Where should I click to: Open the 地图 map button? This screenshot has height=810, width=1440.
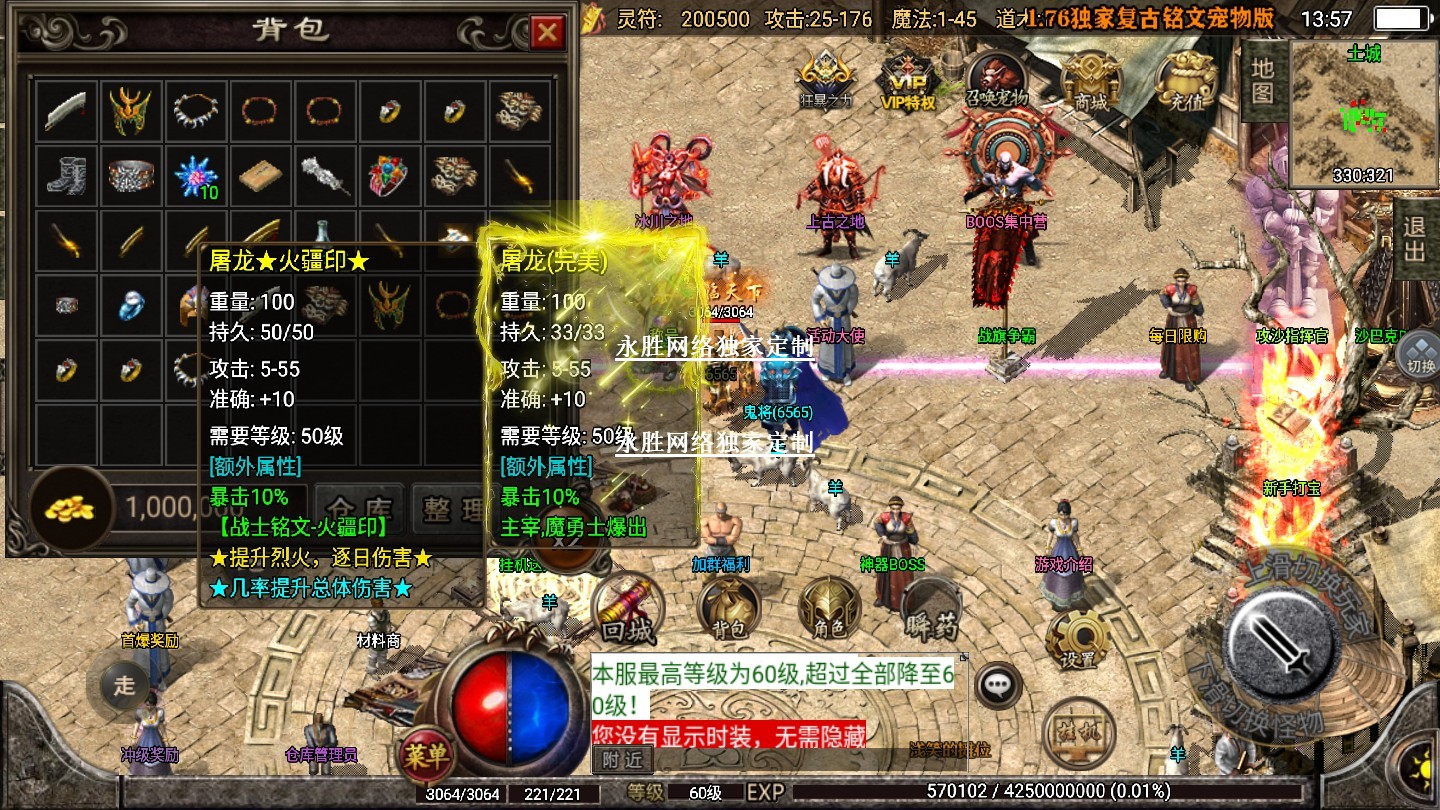coord(1262,80)
